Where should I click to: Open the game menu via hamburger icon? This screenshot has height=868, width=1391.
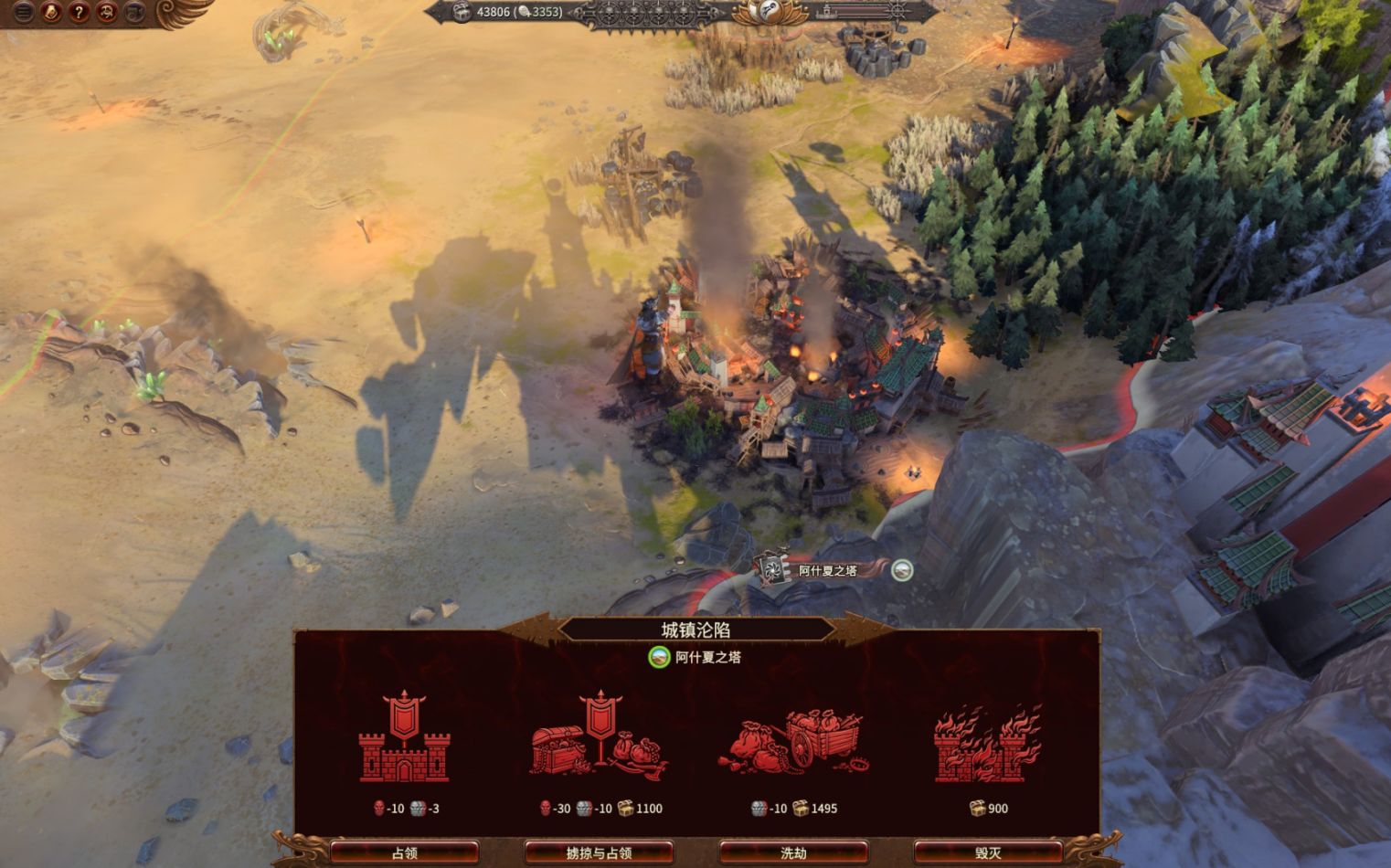pos(22,12)
